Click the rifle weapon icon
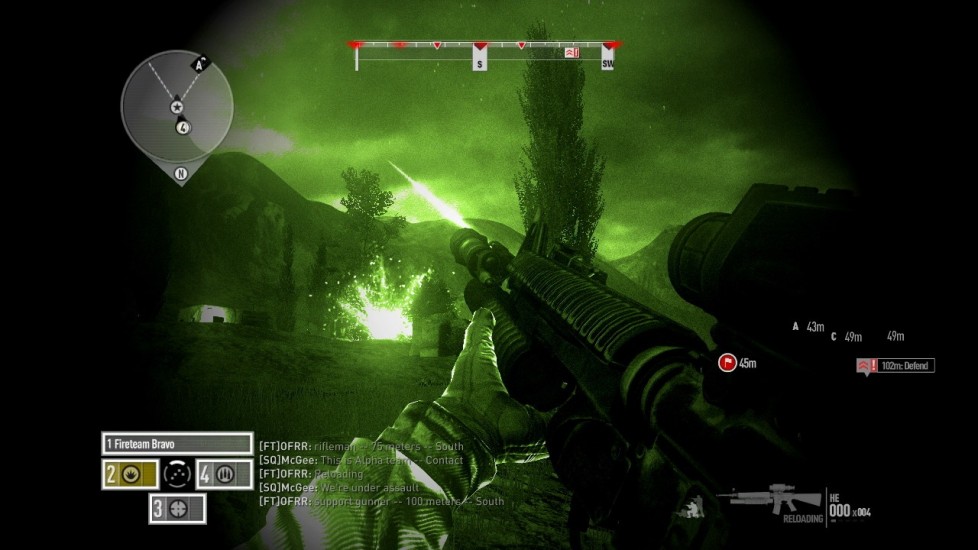 pos(775,497)
